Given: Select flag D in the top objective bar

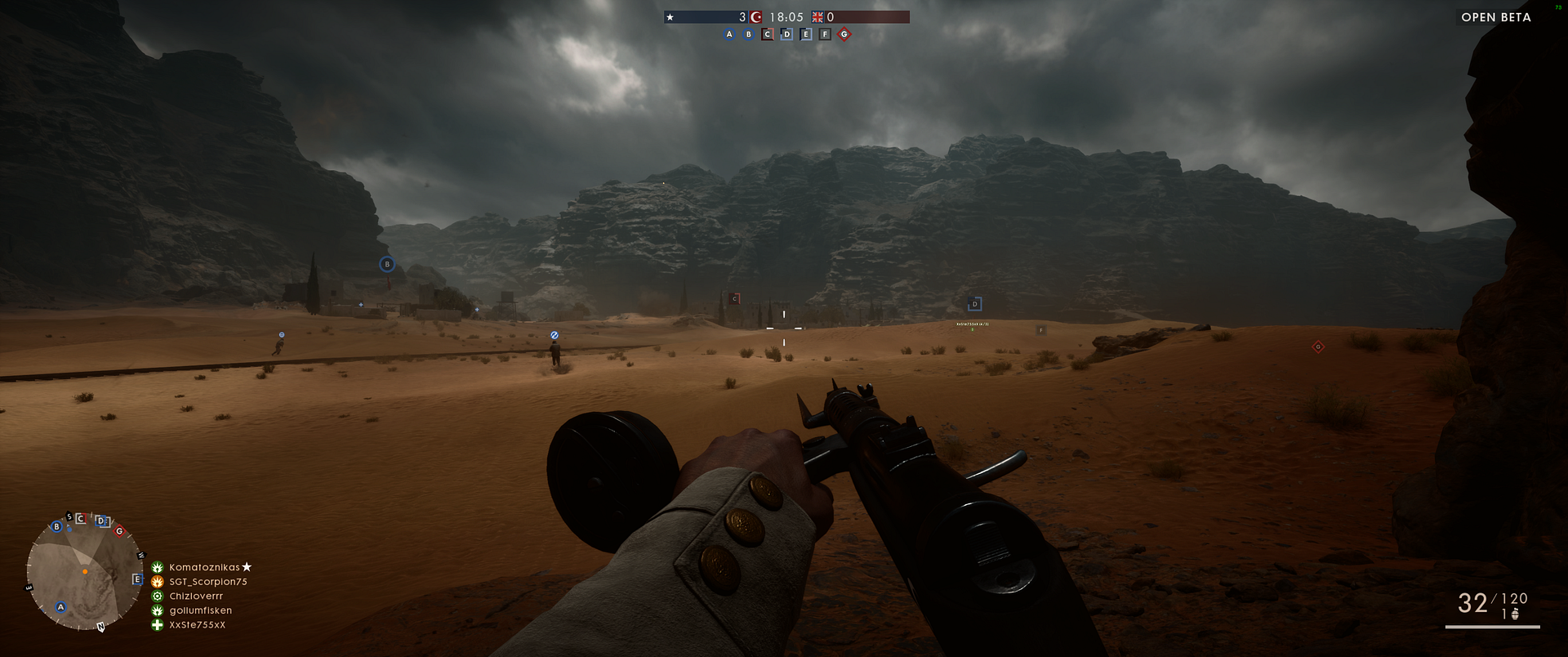Looking at the screenshot, I should (786, 34).
